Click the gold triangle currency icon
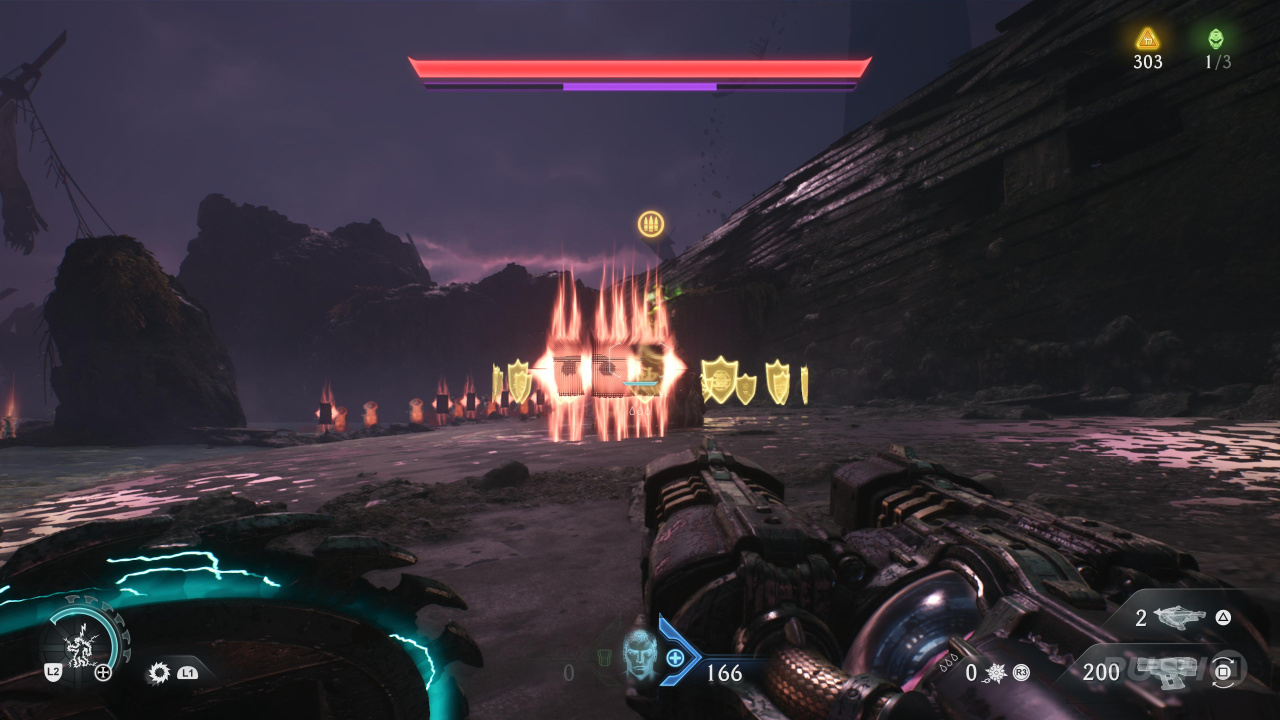This screenshot has height=720, width=1280. click(x=1148, y=39)
